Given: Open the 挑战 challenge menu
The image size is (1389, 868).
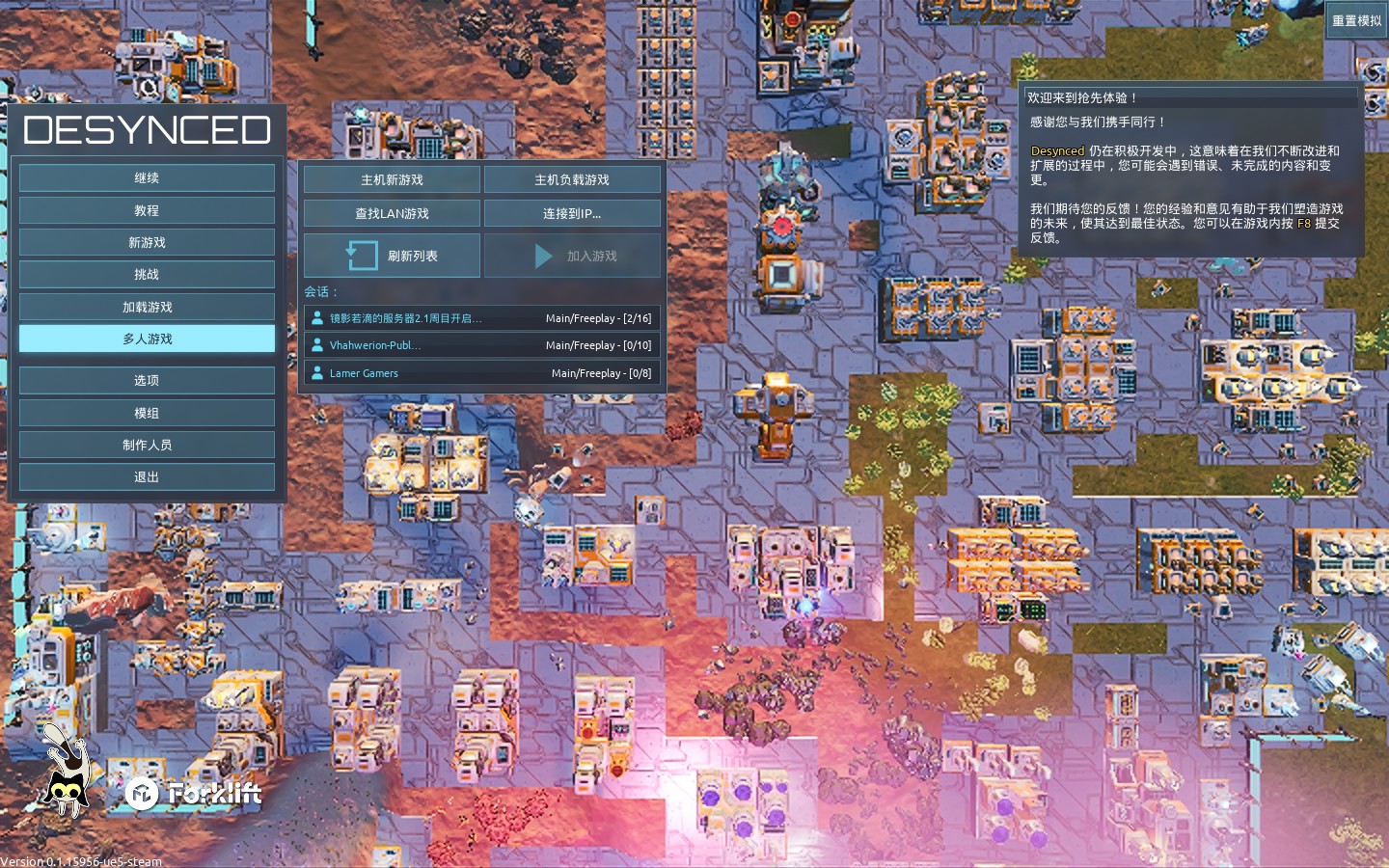Looking at the screenshot, I should click(147, 274).
